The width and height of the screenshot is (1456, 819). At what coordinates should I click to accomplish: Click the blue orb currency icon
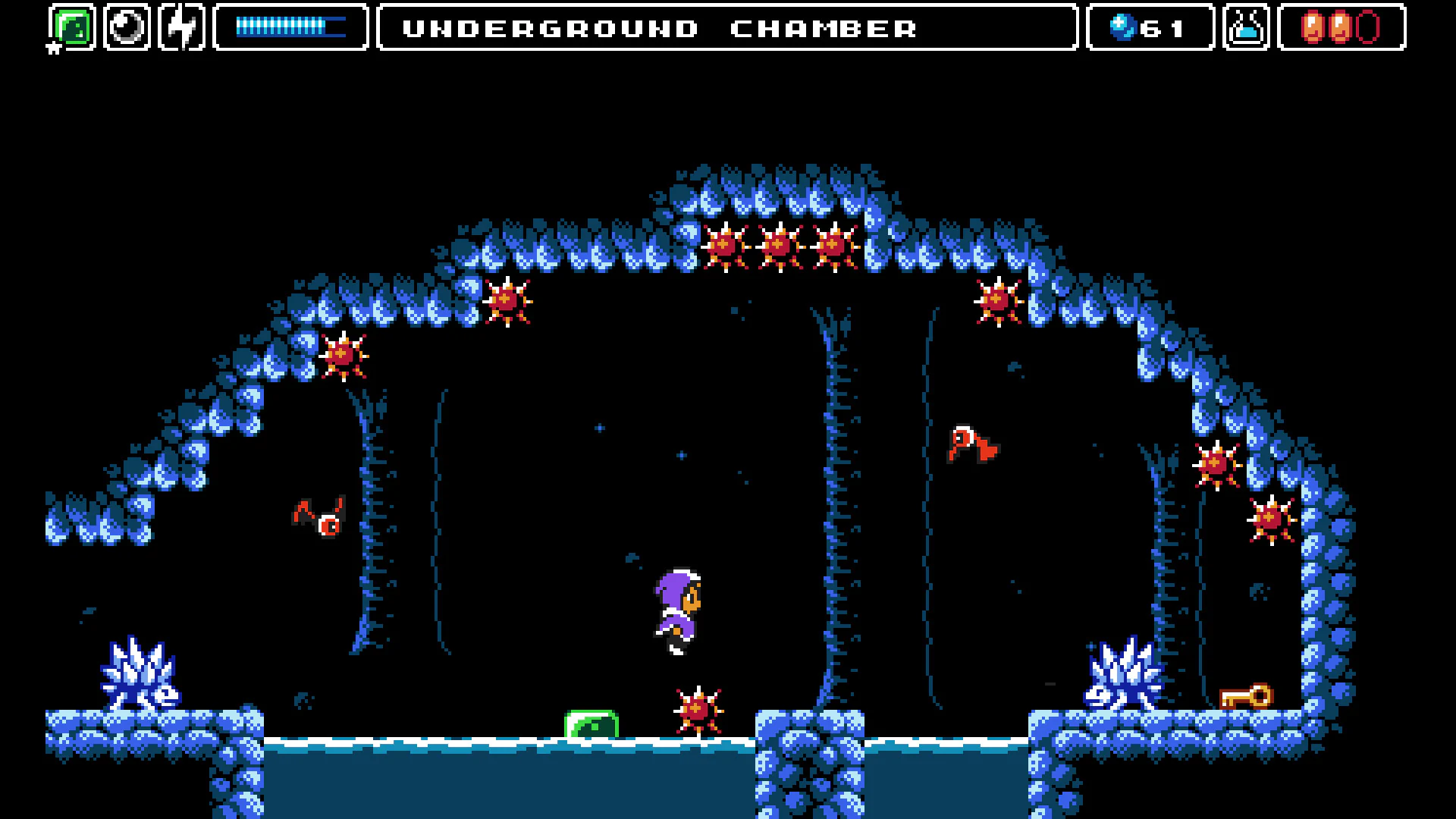[1125, 27]
